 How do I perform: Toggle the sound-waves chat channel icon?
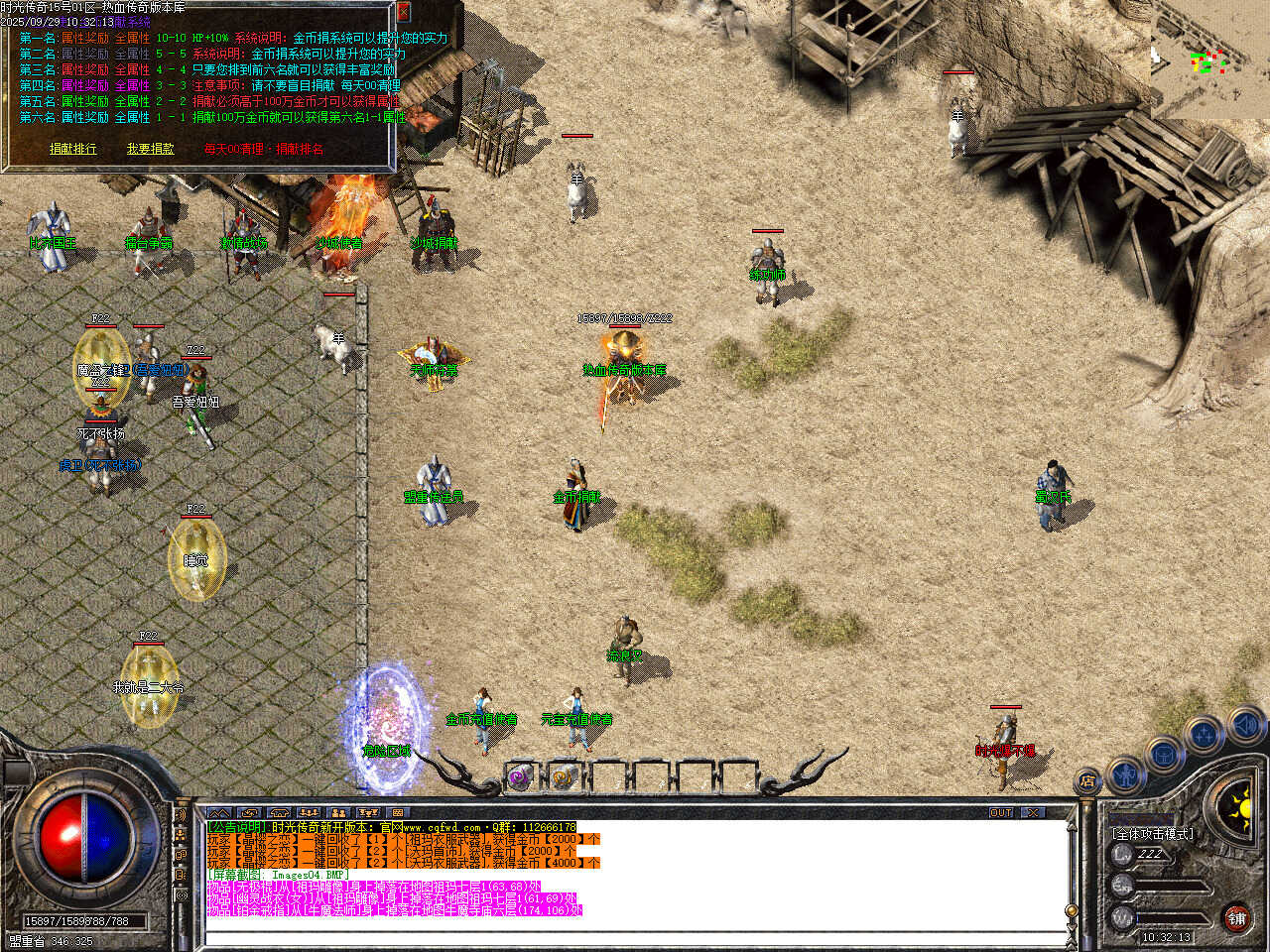[181, 815]
